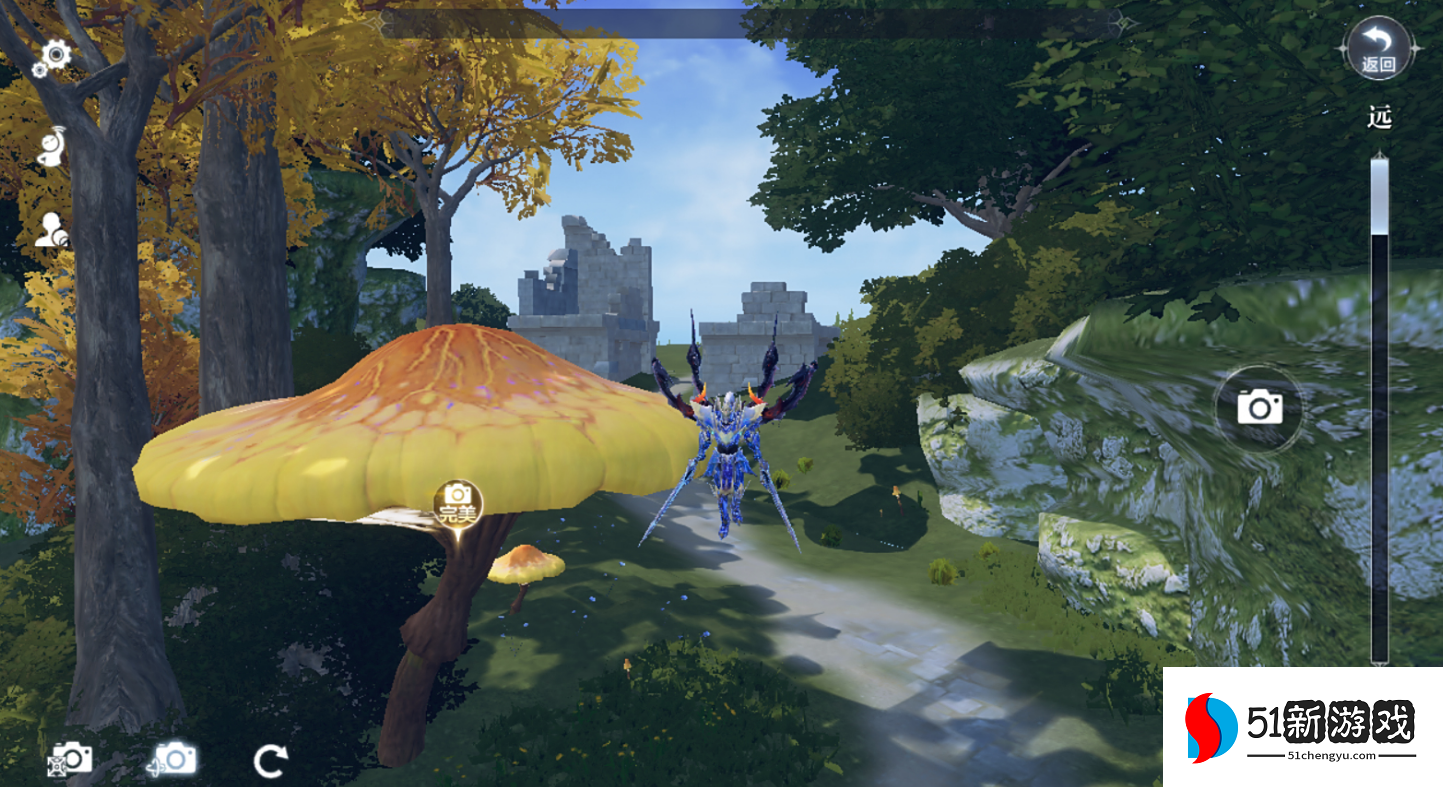
Task: Click the 返回 back button
Action: pos(1379,49)
